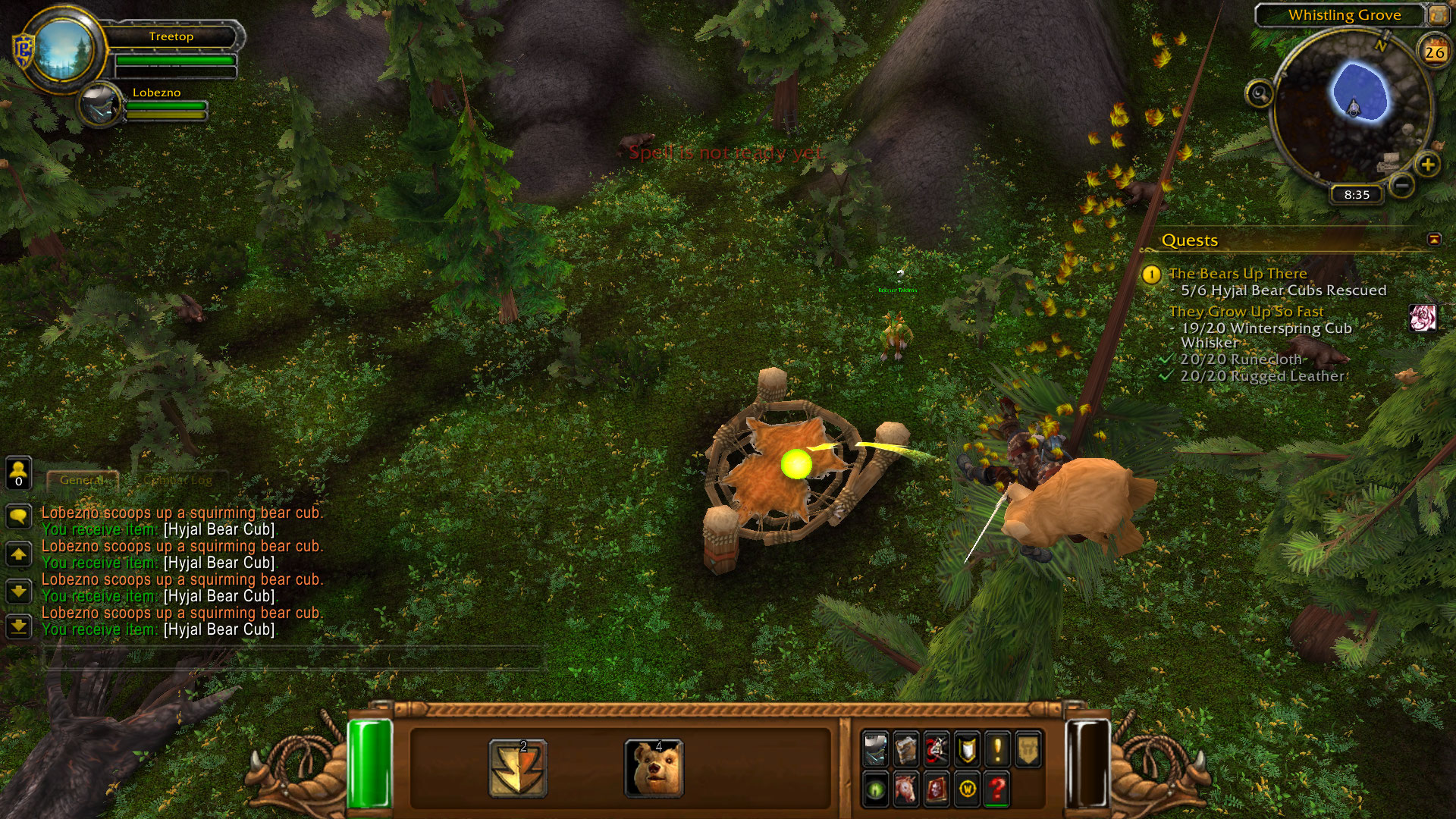Collapse the Quests tracker panel

1434,240
